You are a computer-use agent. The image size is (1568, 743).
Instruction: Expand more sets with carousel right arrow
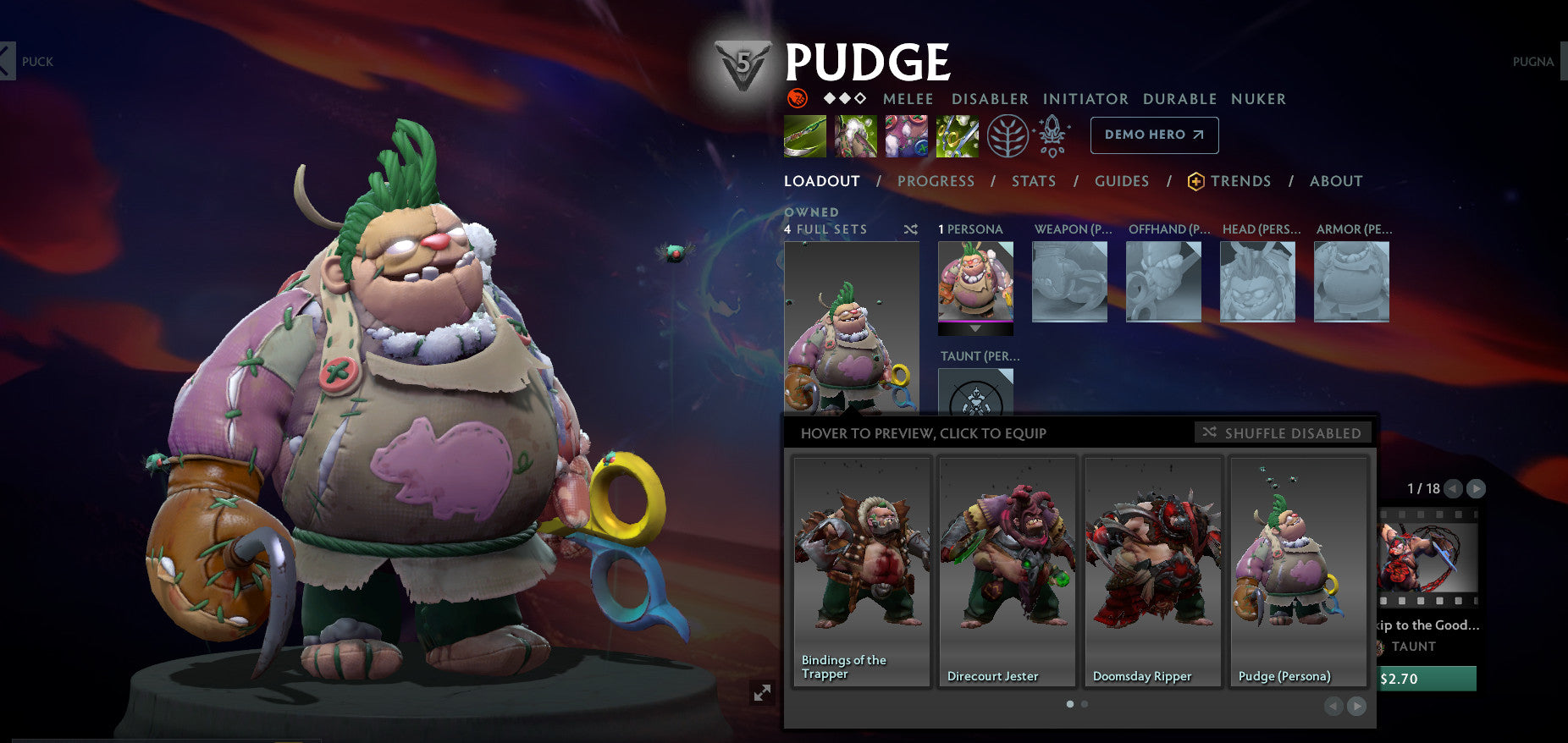pos(1356,706)
